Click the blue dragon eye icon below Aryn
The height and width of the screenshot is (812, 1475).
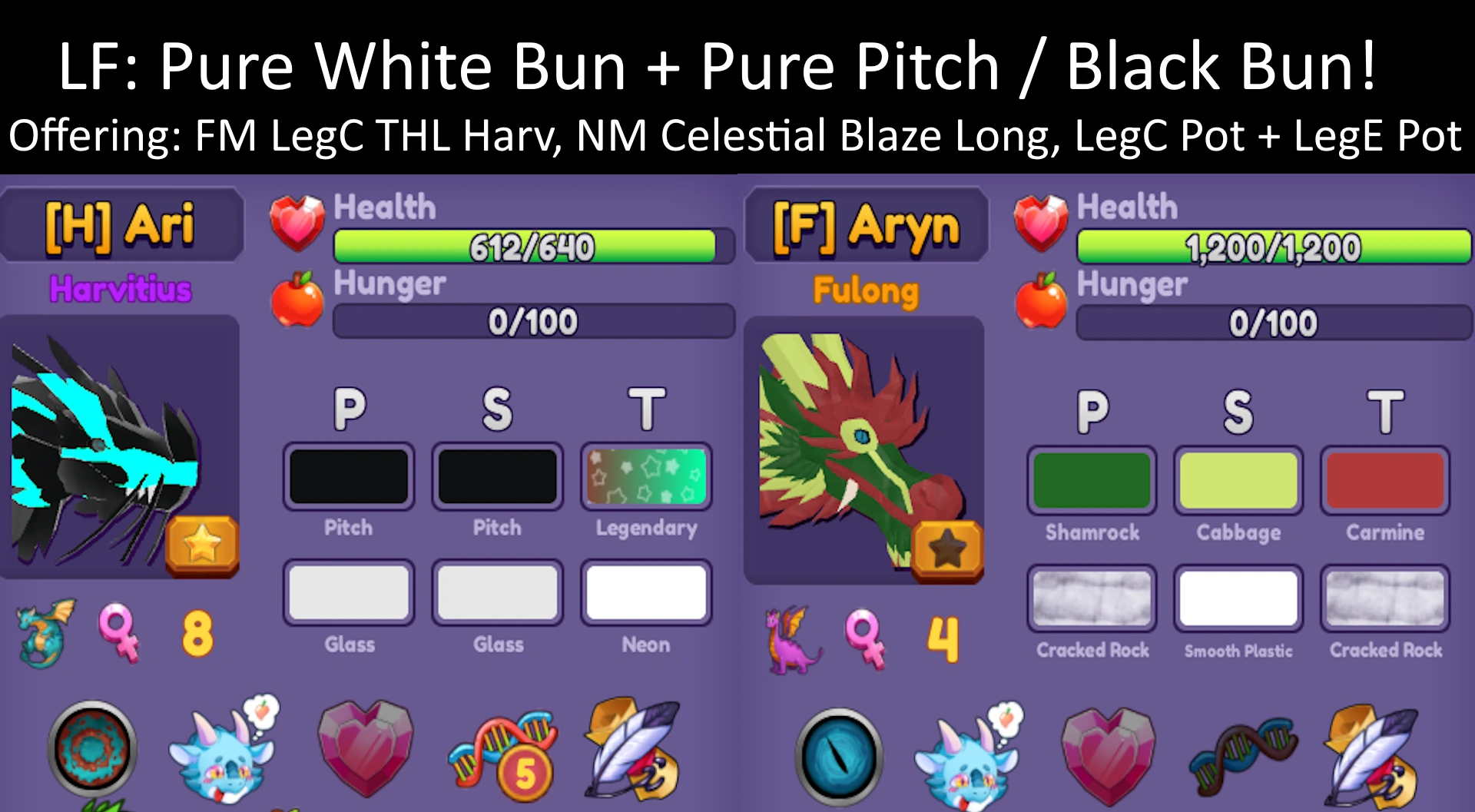coord(837,753)
